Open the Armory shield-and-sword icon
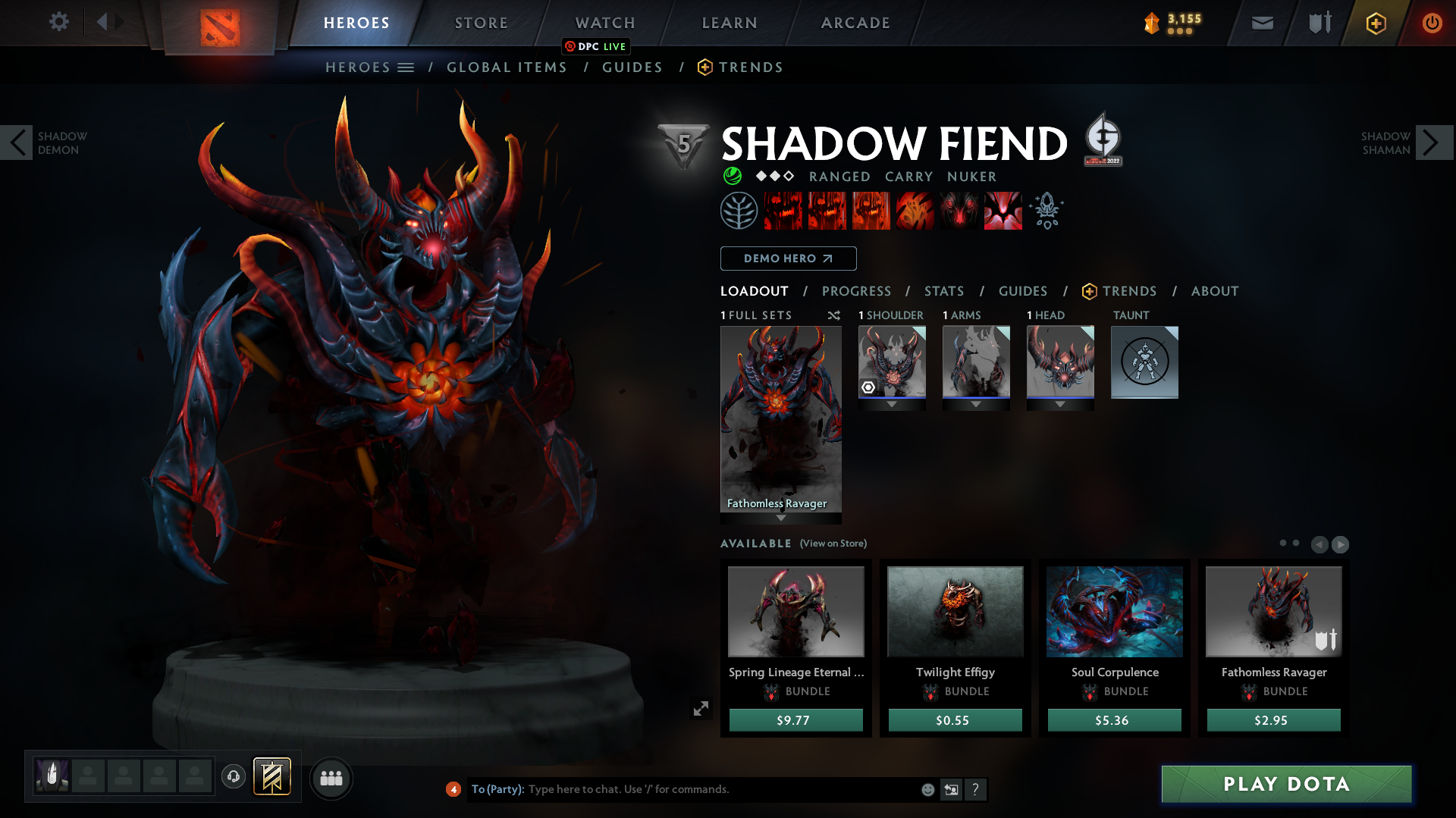The height and width of the screenshot is (818, 1456). [x=1318, y=22]
